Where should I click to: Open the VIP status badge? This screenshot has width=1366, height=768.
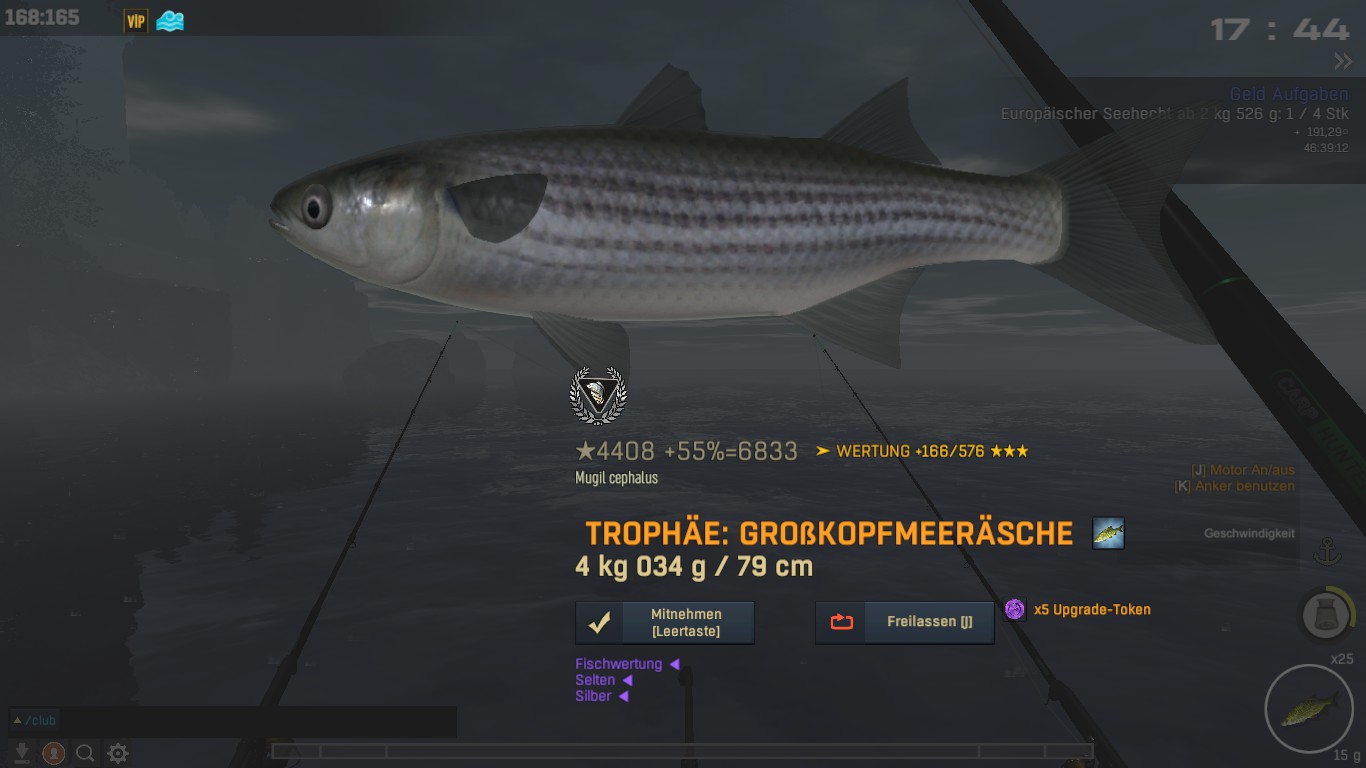point(135,20)
